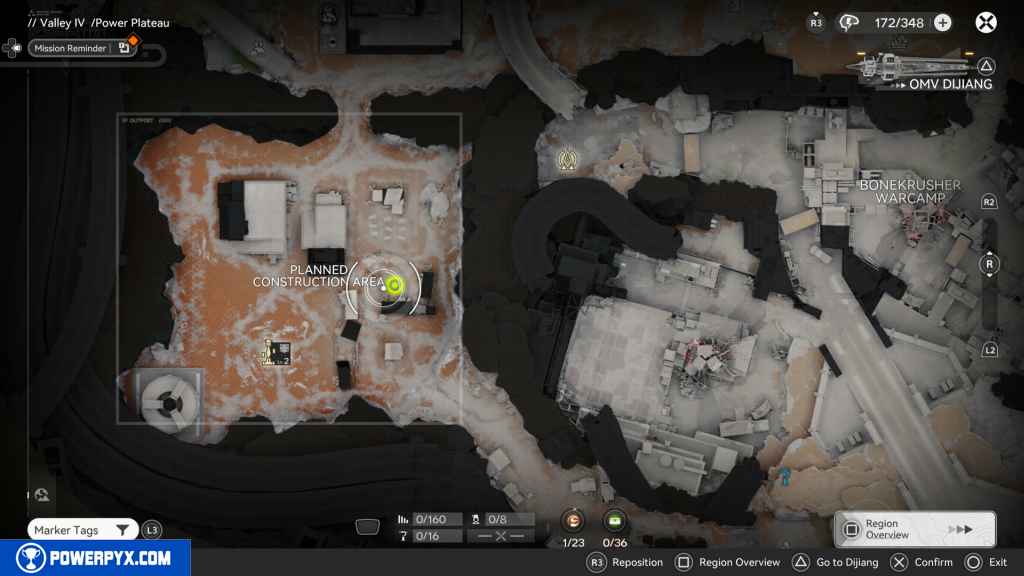This screenshot has width=1024, height=576.
Task: Select the gold emblem marker near the winding road
Action: tap(570, 157)
